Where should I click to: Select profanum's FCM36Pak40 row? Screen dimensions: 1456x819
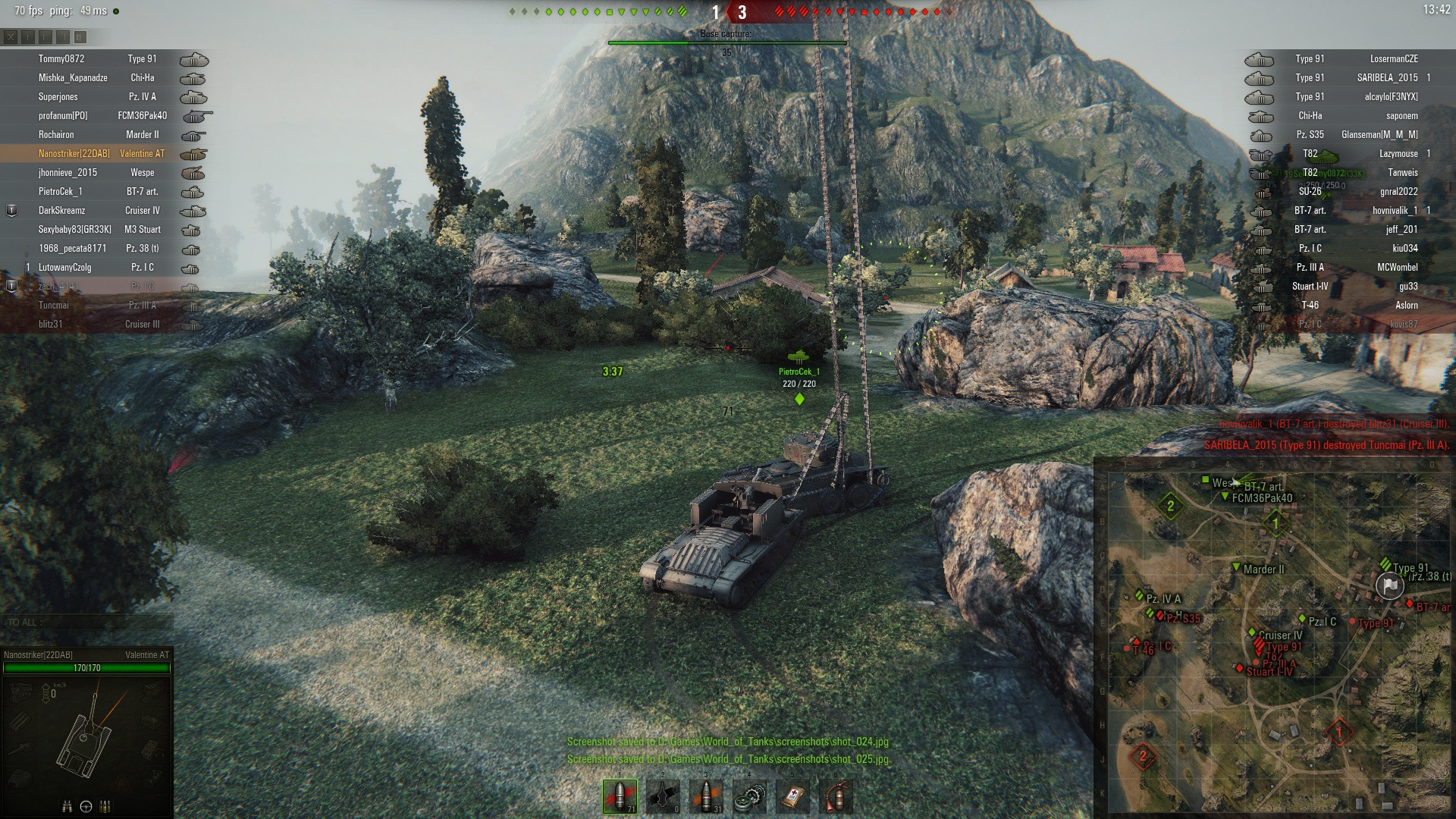pyautogui.click(x=106, y=116)
